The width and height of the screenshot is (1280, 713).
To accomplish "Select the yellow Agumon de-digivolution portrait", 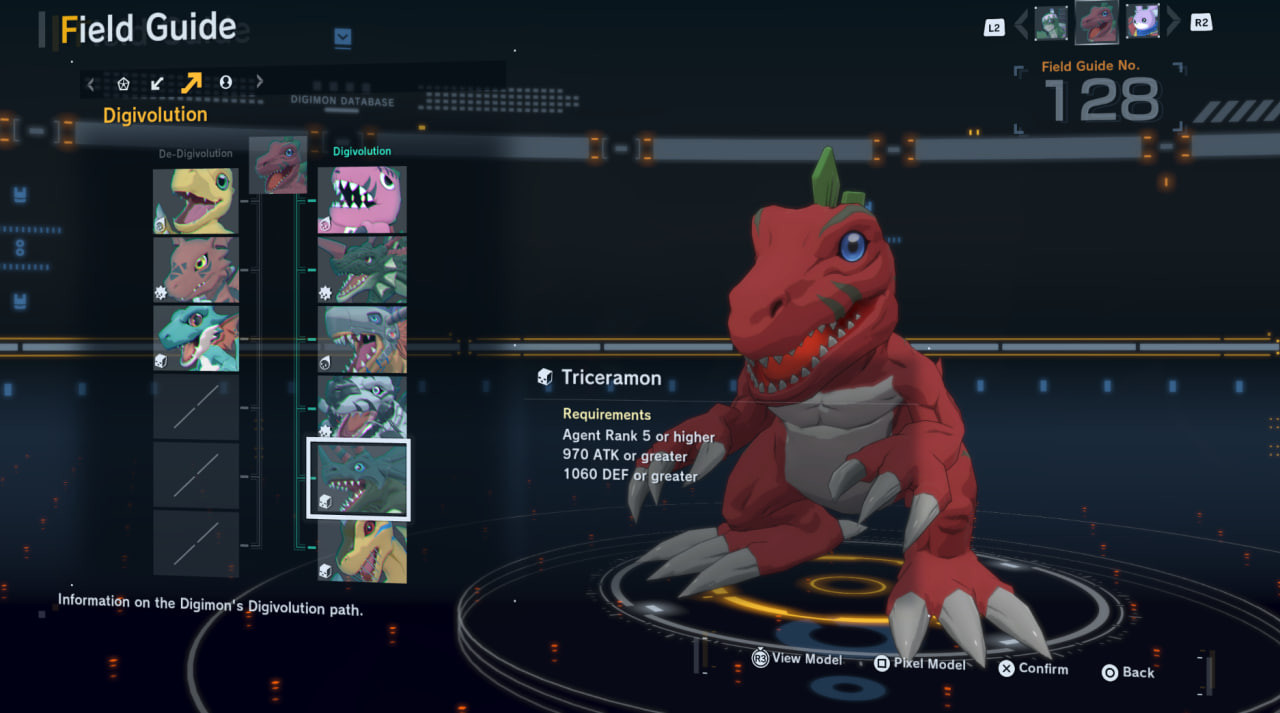I will [x=196, y=201].
